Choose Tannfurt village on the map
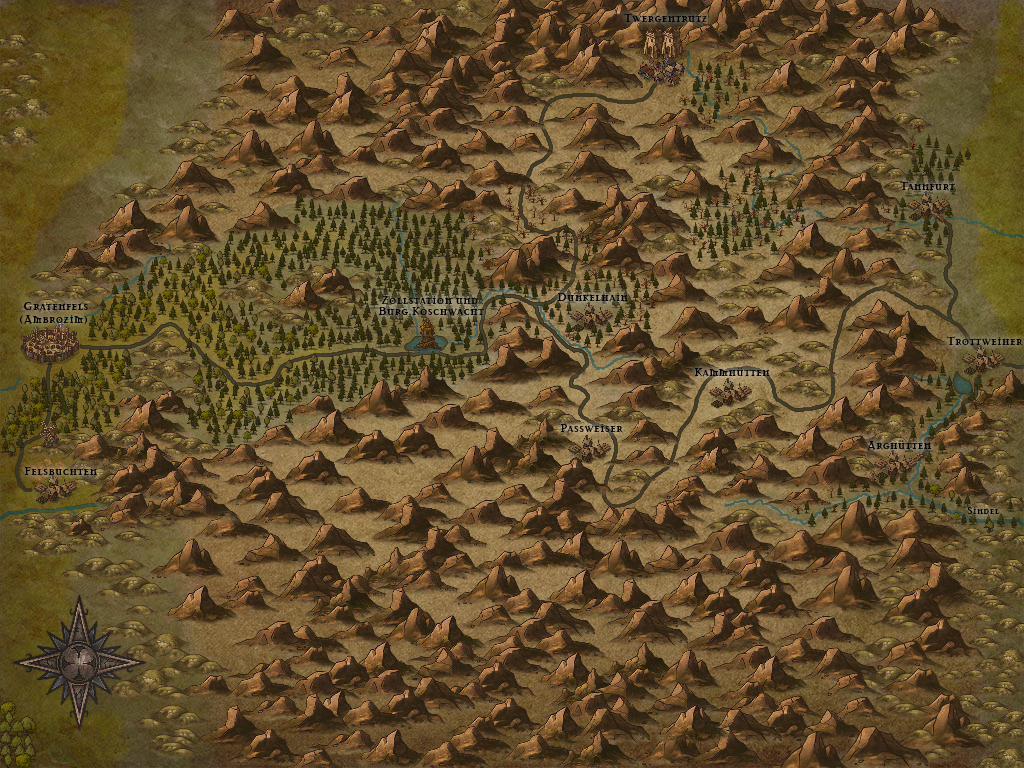1024x768 pixels. [x=933, y=207]
